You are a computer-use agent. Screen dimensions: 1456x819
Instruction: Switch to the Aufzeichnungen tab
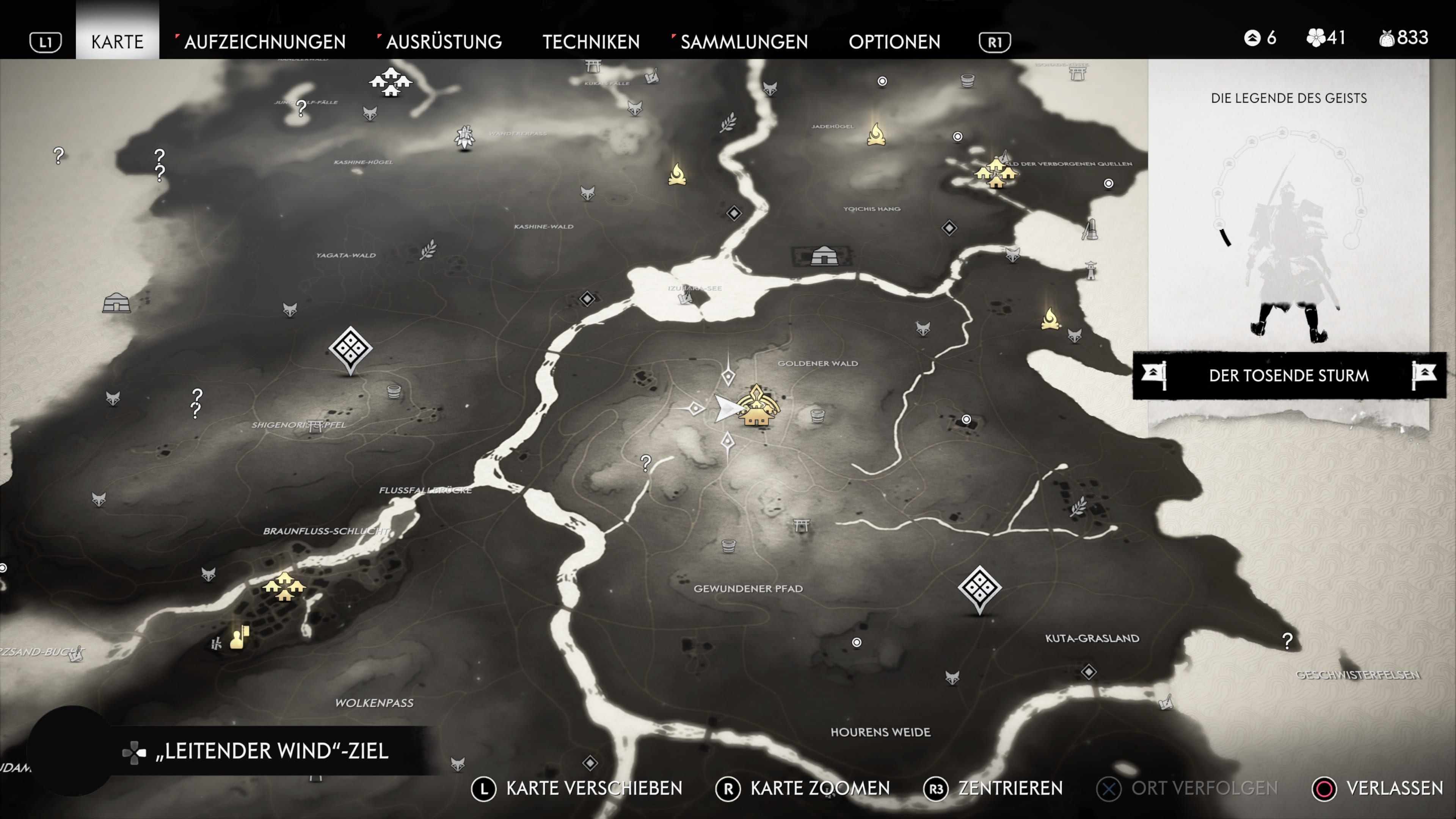pos(265,42)
